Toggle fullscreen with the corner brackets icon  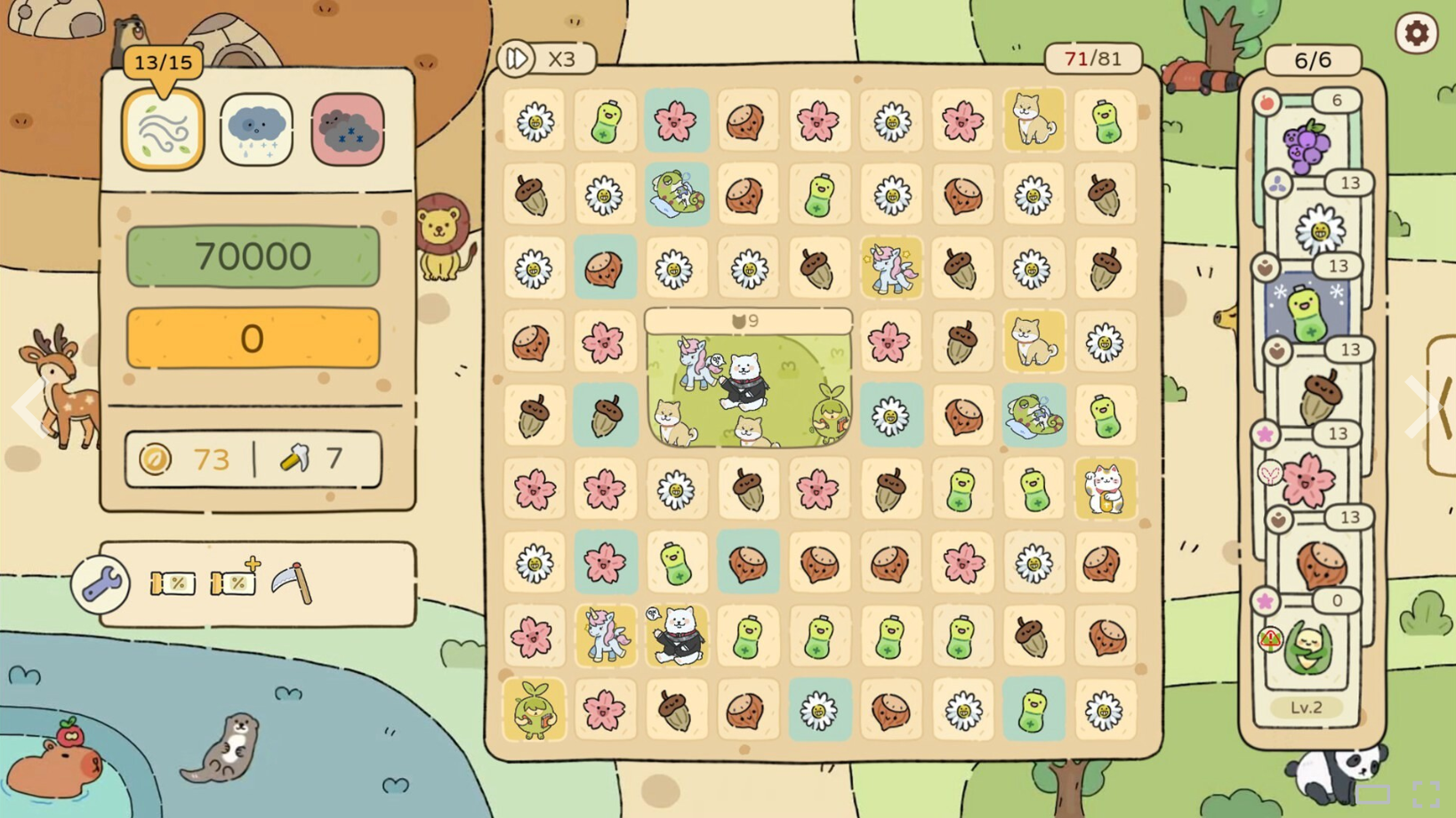(x=1426, y=795)
